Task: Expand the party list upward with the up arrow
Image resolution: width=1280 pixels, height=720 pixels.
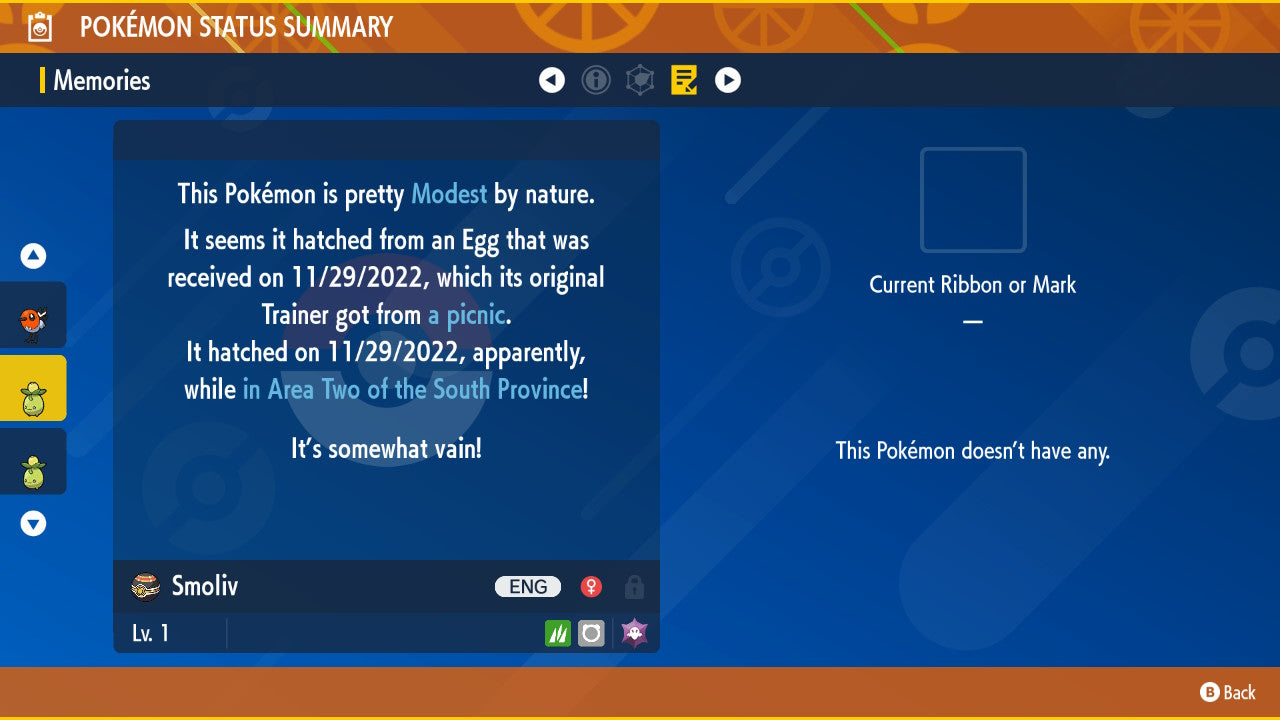Action: (33, 255)
